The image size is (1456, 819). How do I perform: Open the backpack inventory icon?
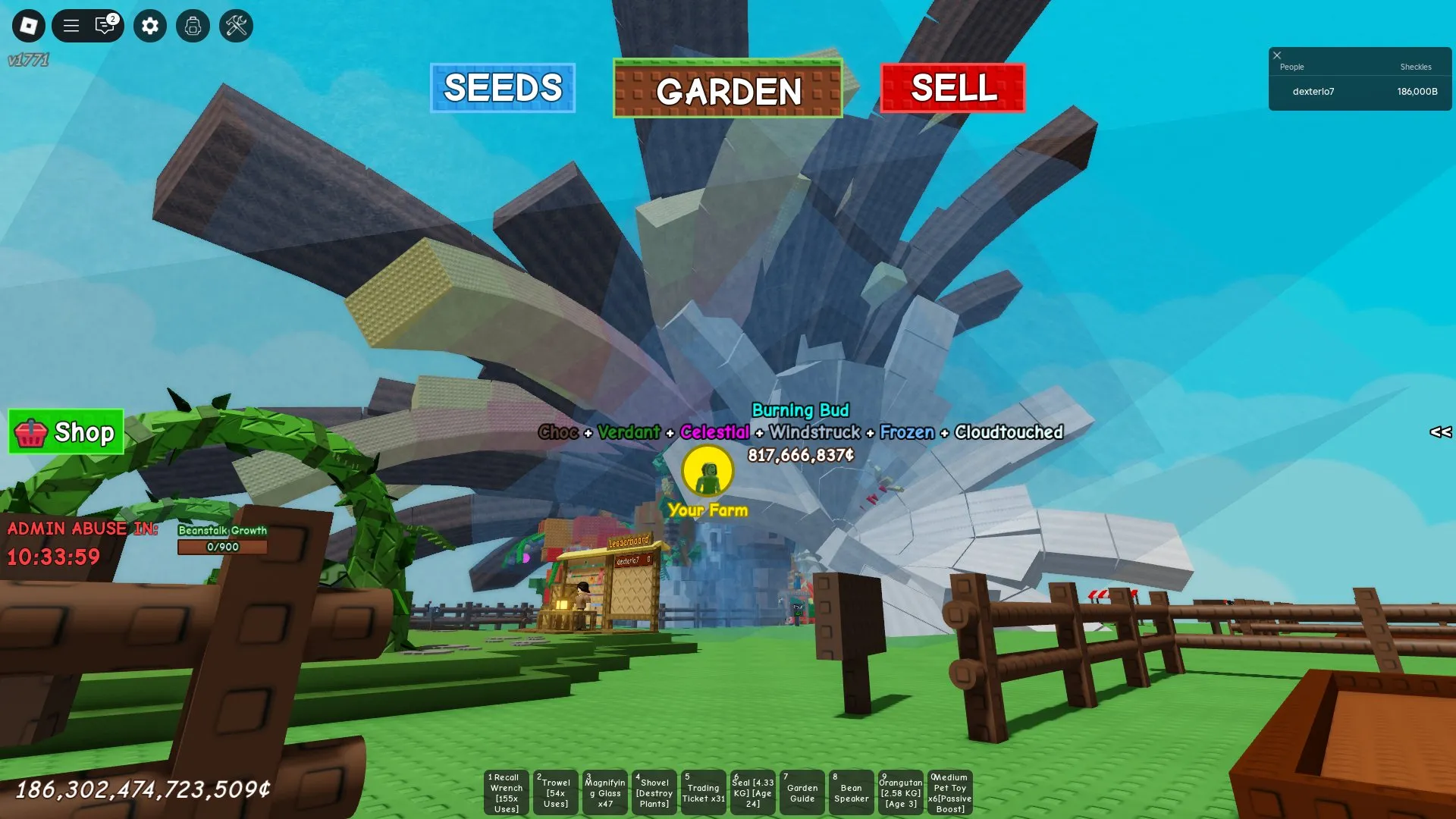[x=193, y=25]
